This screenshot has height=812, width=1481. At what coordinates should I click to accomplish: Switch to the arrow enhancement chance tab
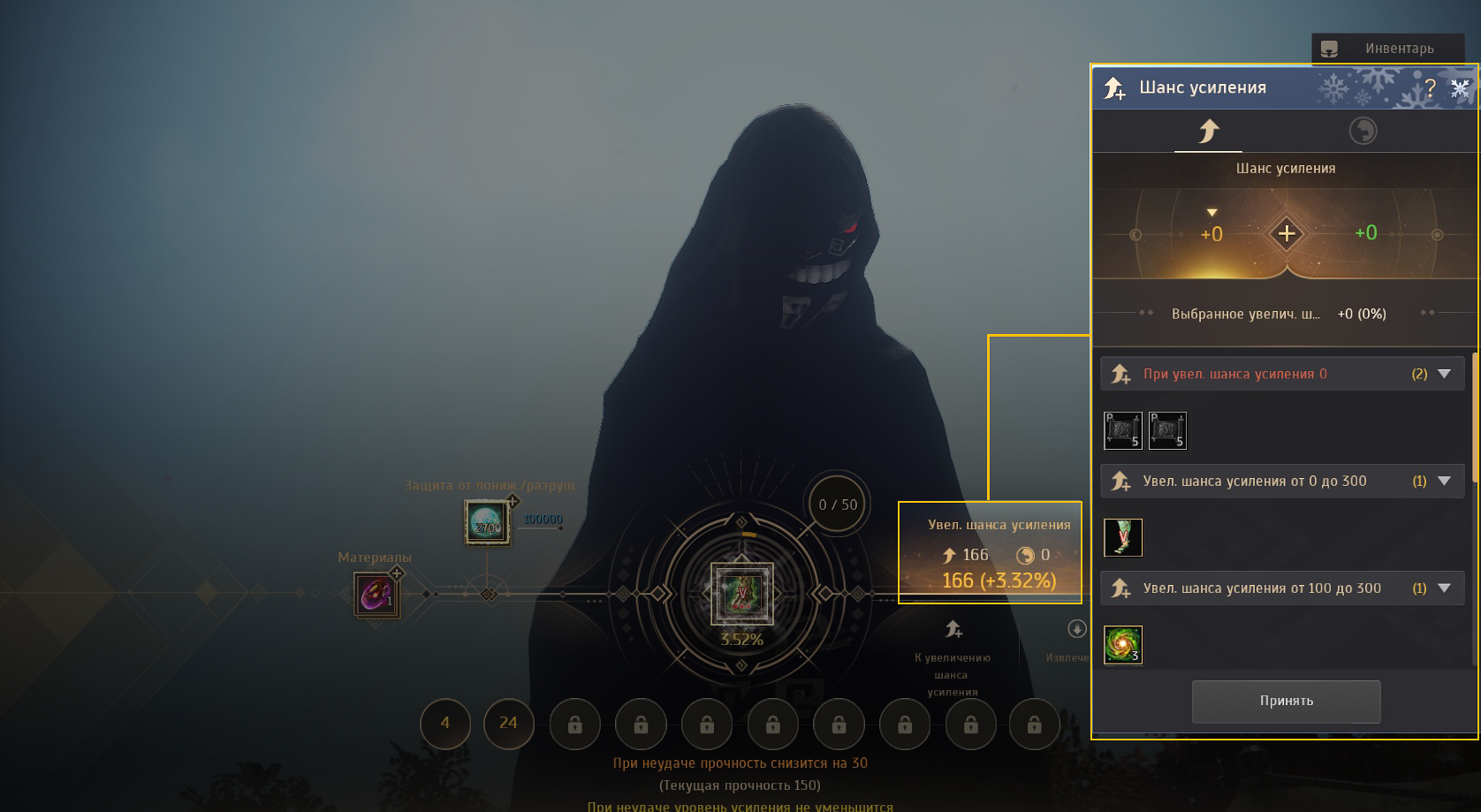1208,132
